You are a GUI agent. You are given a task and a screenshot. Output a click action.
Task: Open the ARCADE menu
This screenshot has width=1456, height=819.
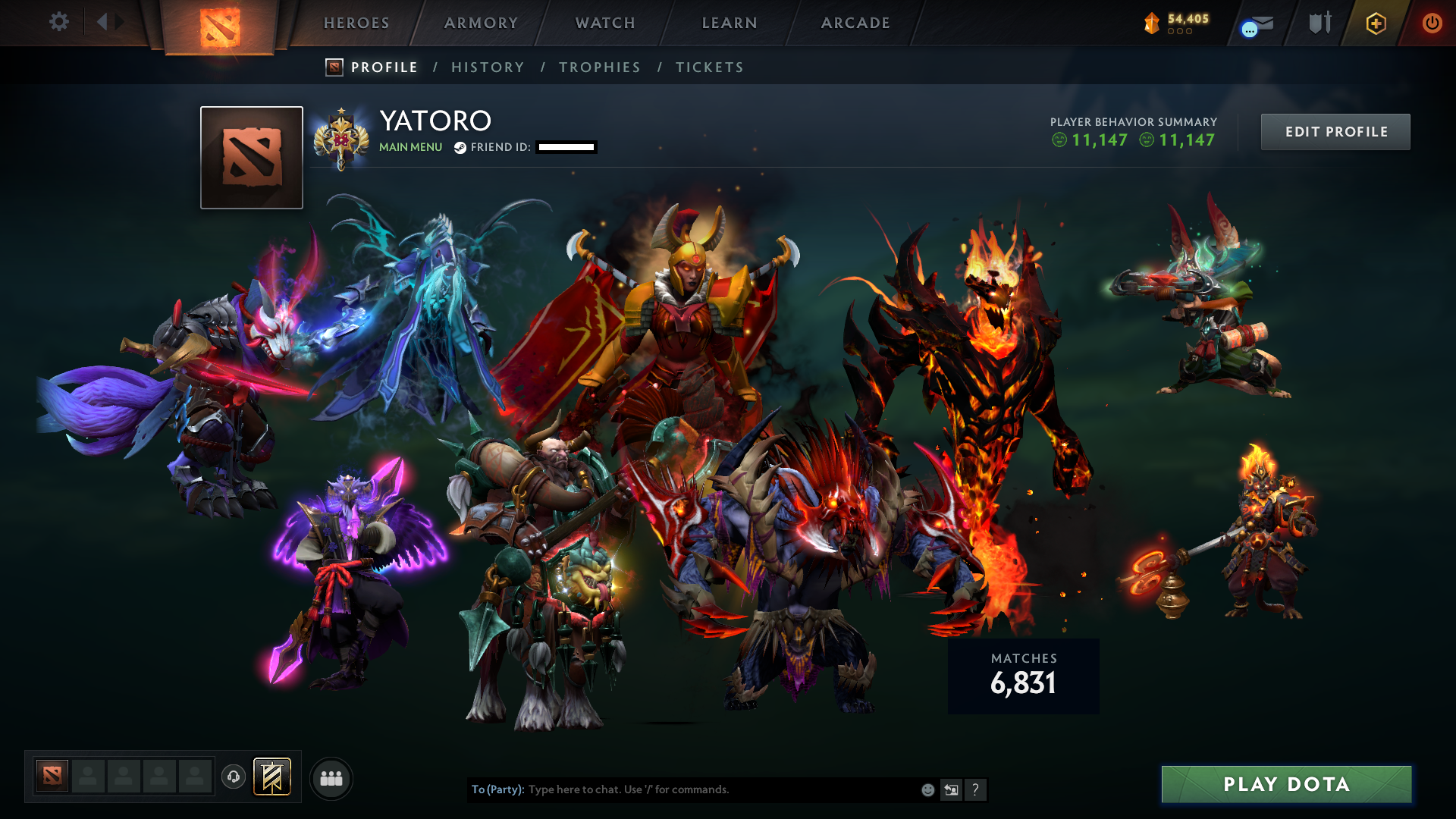(x=855, y=23)
